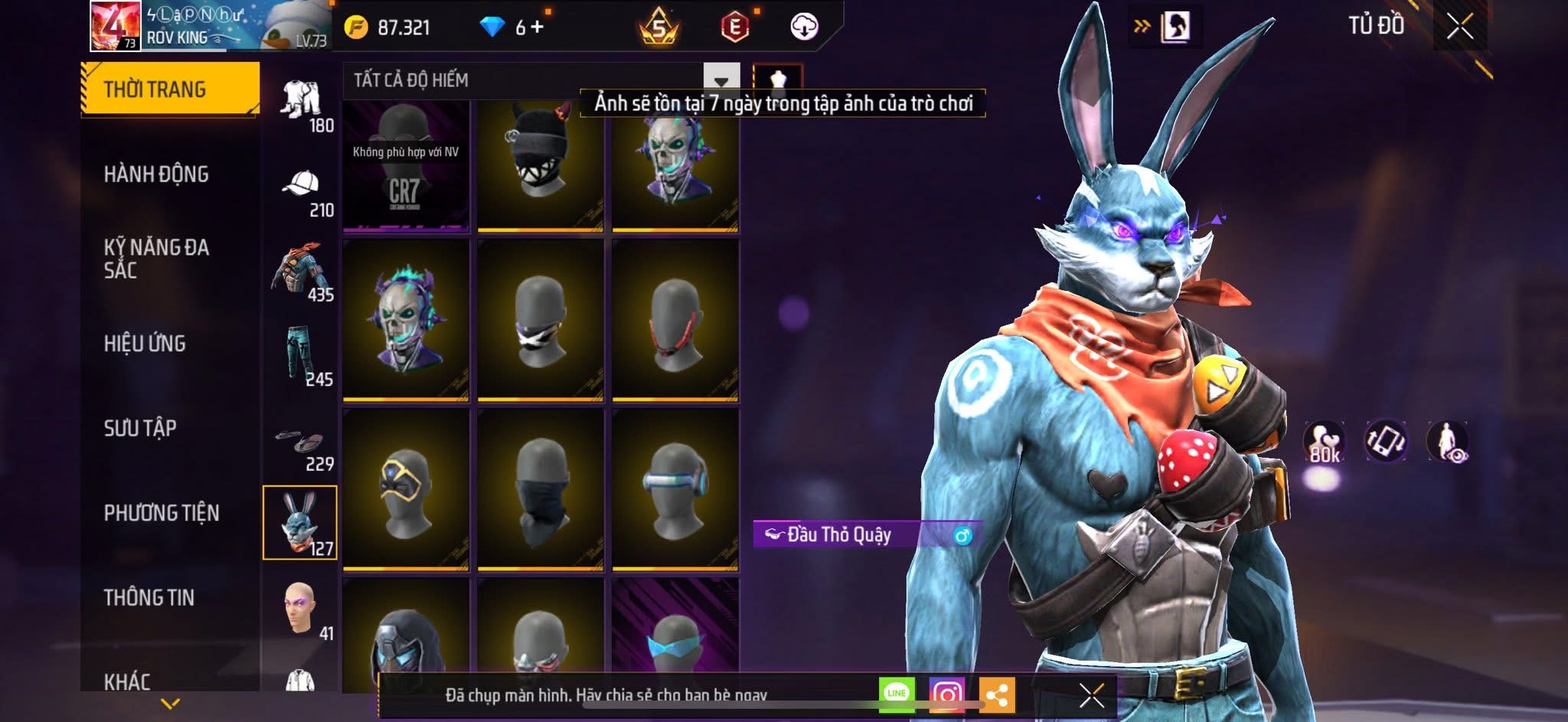Select the jacket tops category
1568x722 pixels.
pos(301,274)
